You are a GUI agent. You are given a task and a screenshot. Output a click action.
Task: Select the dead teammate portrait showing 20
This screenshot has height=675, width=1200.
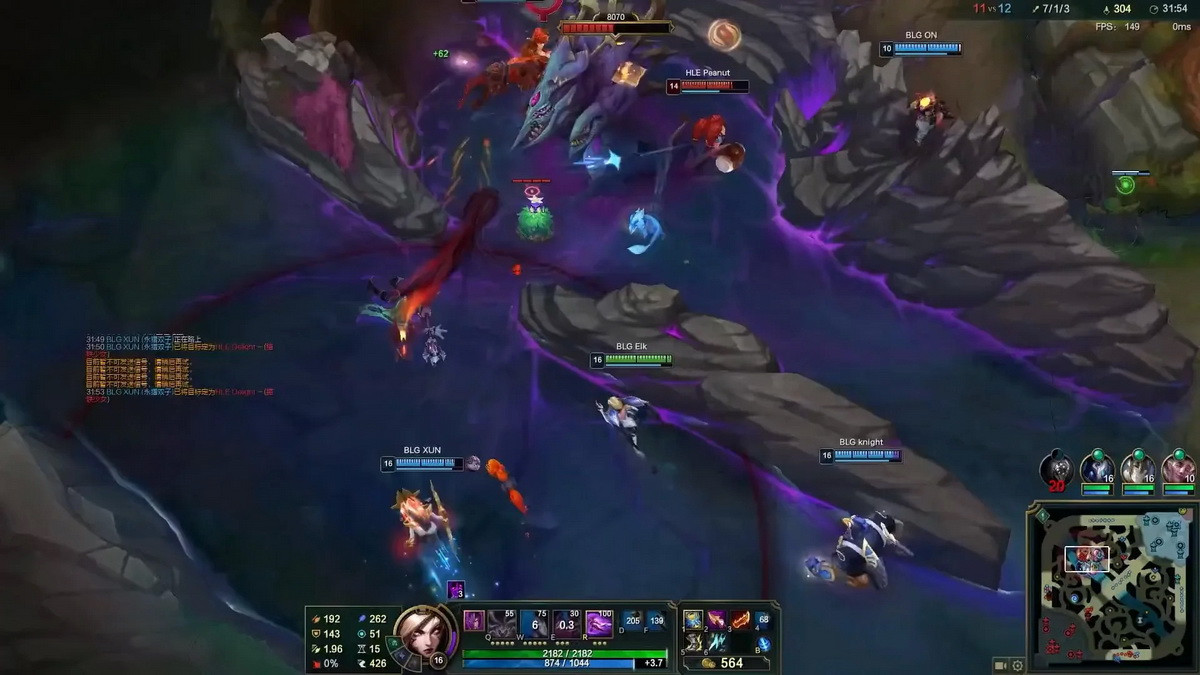tap(1056, 469)
